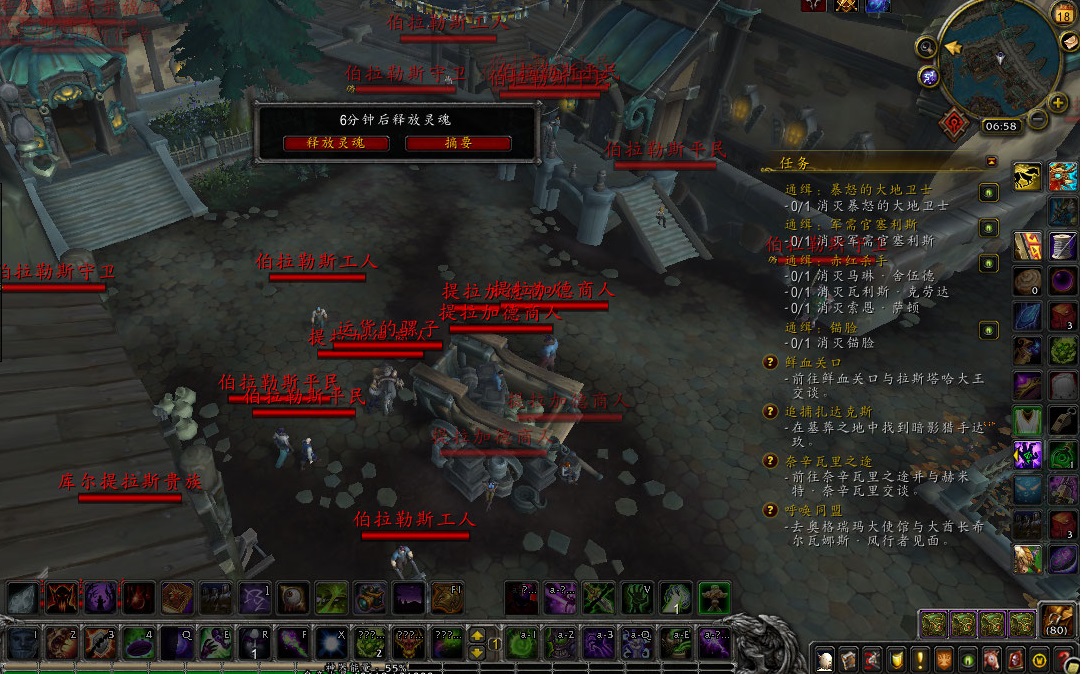Open the mounts horse head micro button
This screenshot has height=674, width=1082.
991,660
